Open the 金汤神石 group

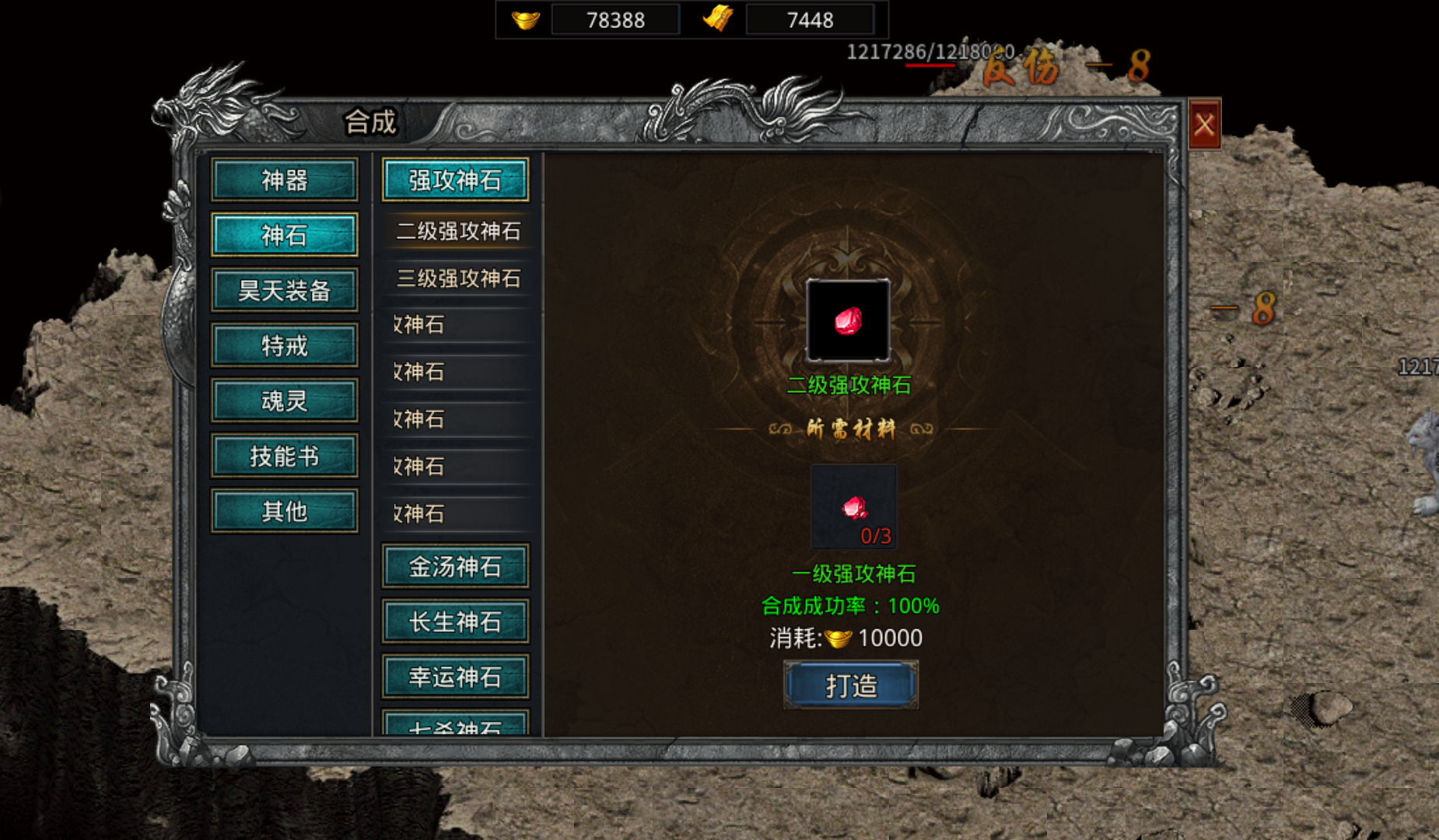(x=454, y=565)
